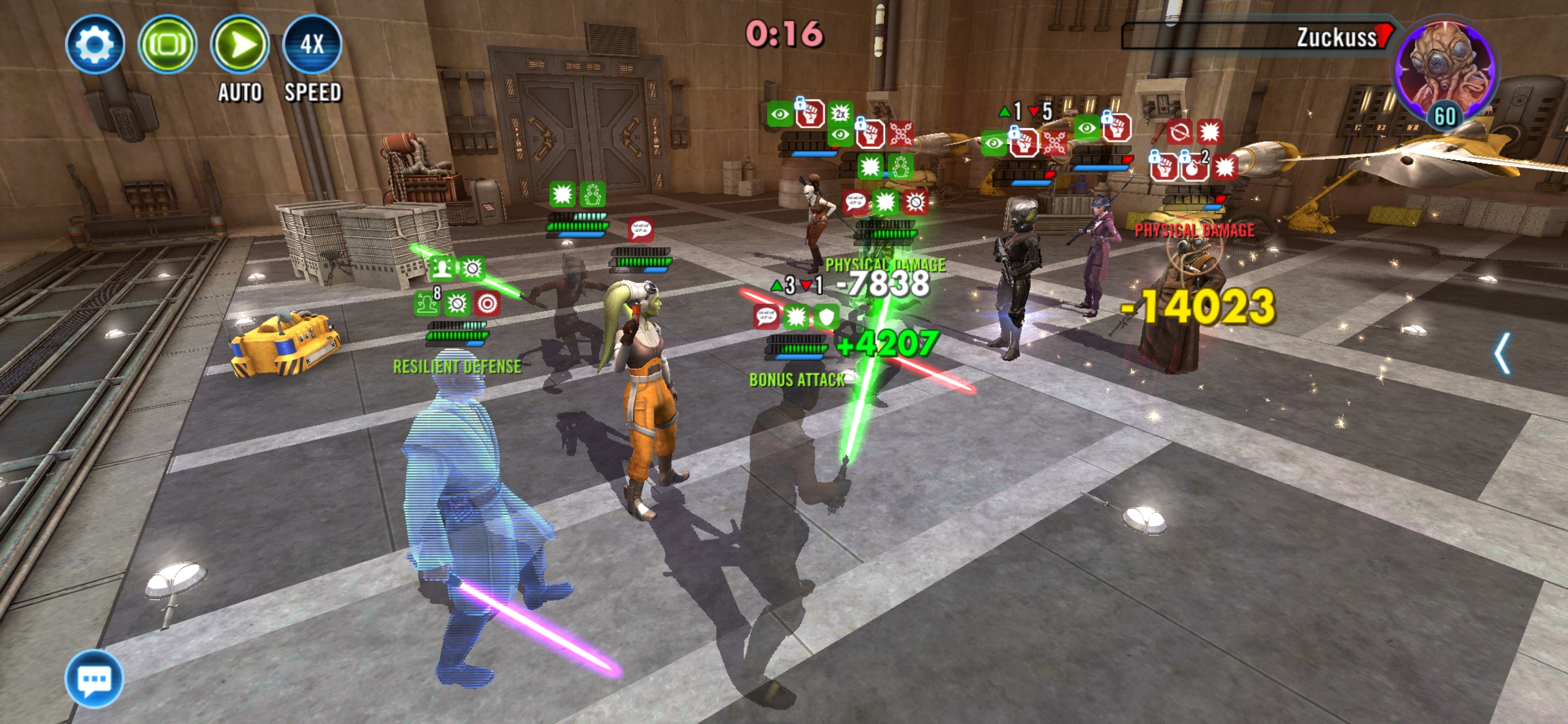Screen dimensions: 1568x724
Task: Toggle AUTO battle mode
Action: pyautogui.click(x=240, y=44)
